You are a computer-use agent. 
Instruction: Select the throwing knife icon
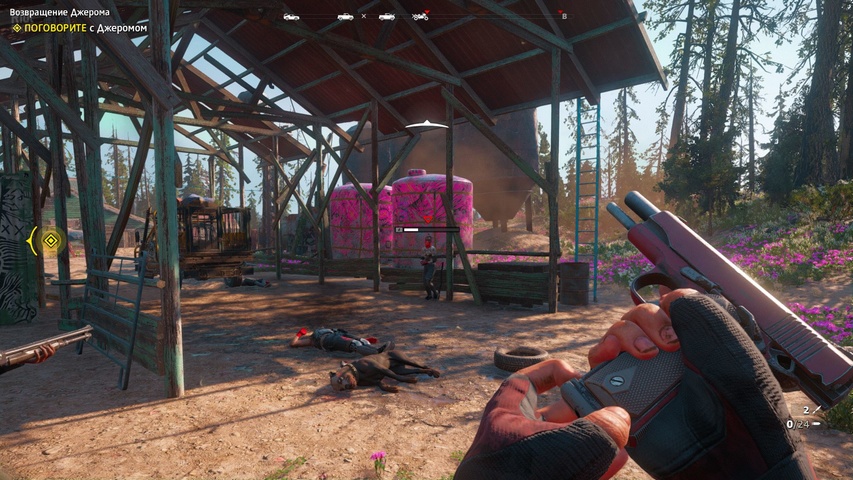[x=817, y=409]
